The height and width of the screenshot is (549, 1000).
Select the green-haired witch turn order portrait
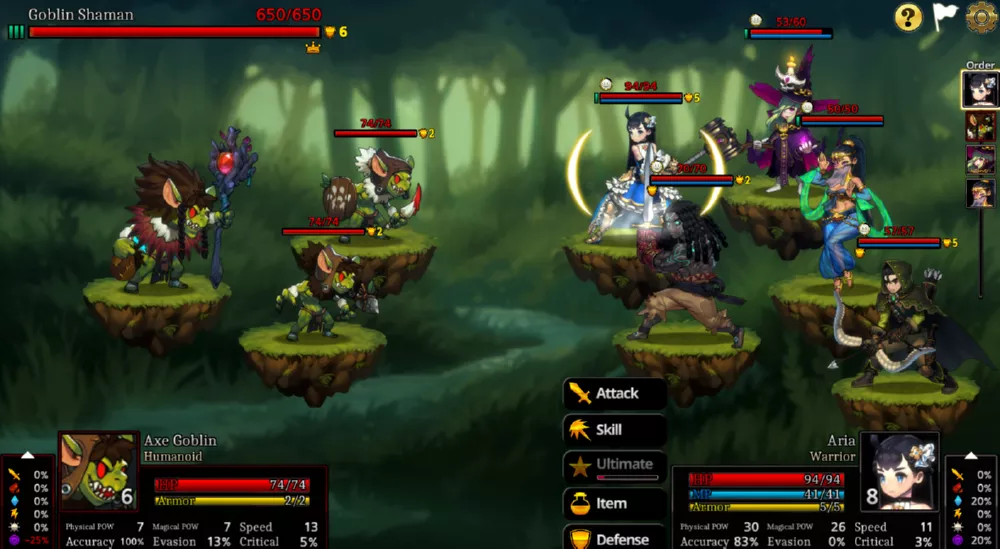click(980, 160)
